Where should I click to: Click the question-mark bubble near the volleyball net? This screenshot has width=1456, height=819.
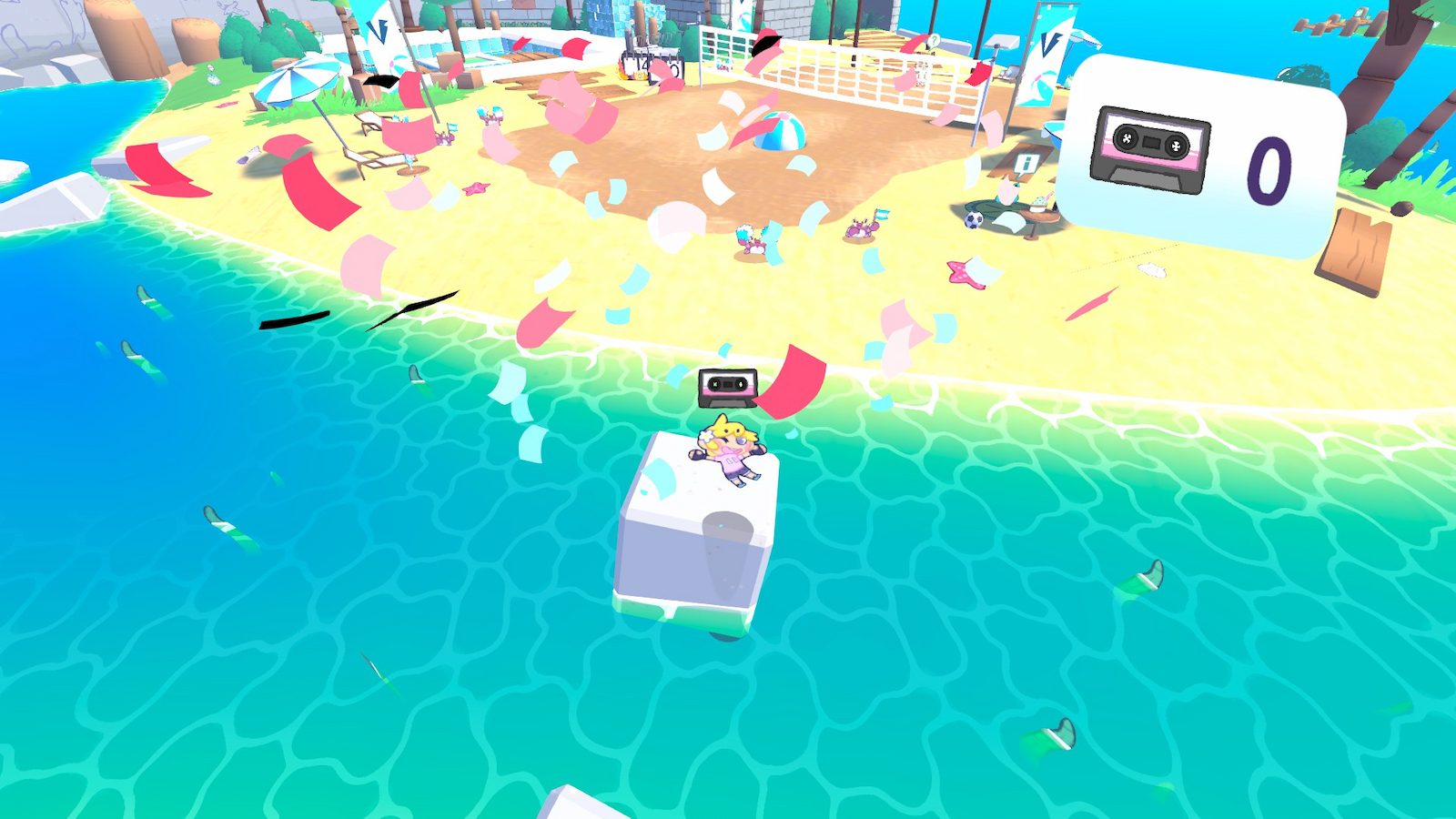[934, 41]
